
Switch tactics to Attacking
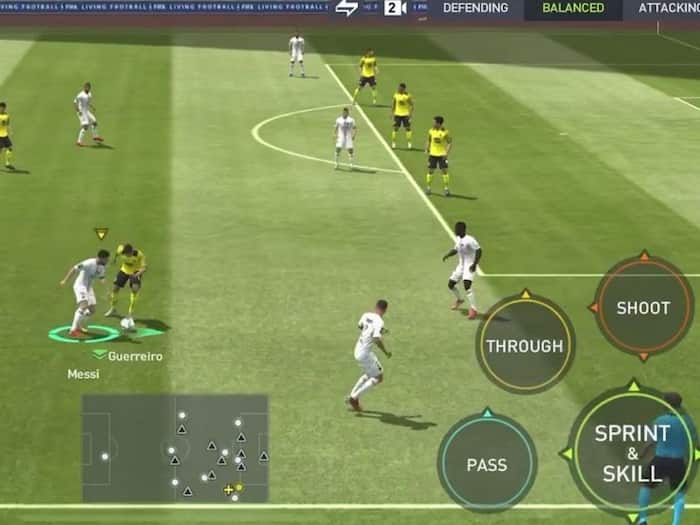click(x=667, y=9)
